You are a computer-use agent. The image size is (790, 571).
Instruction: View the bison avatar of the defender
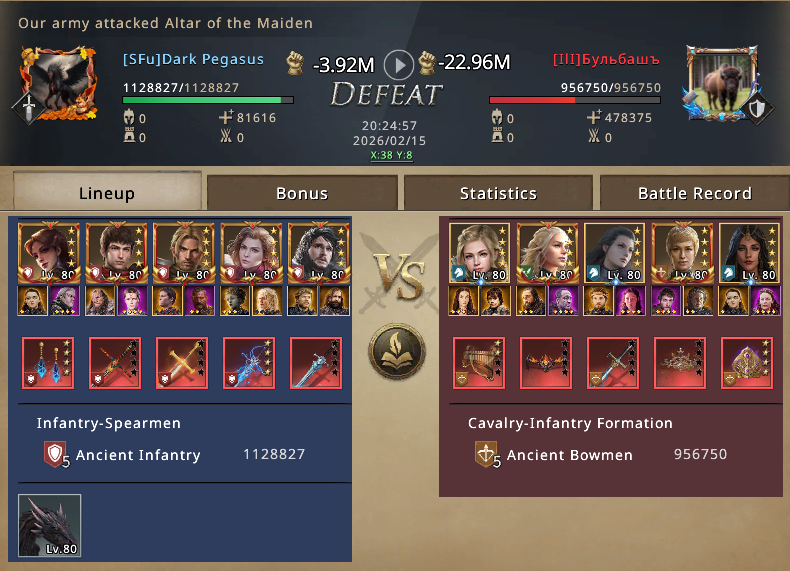click(721, 82)
